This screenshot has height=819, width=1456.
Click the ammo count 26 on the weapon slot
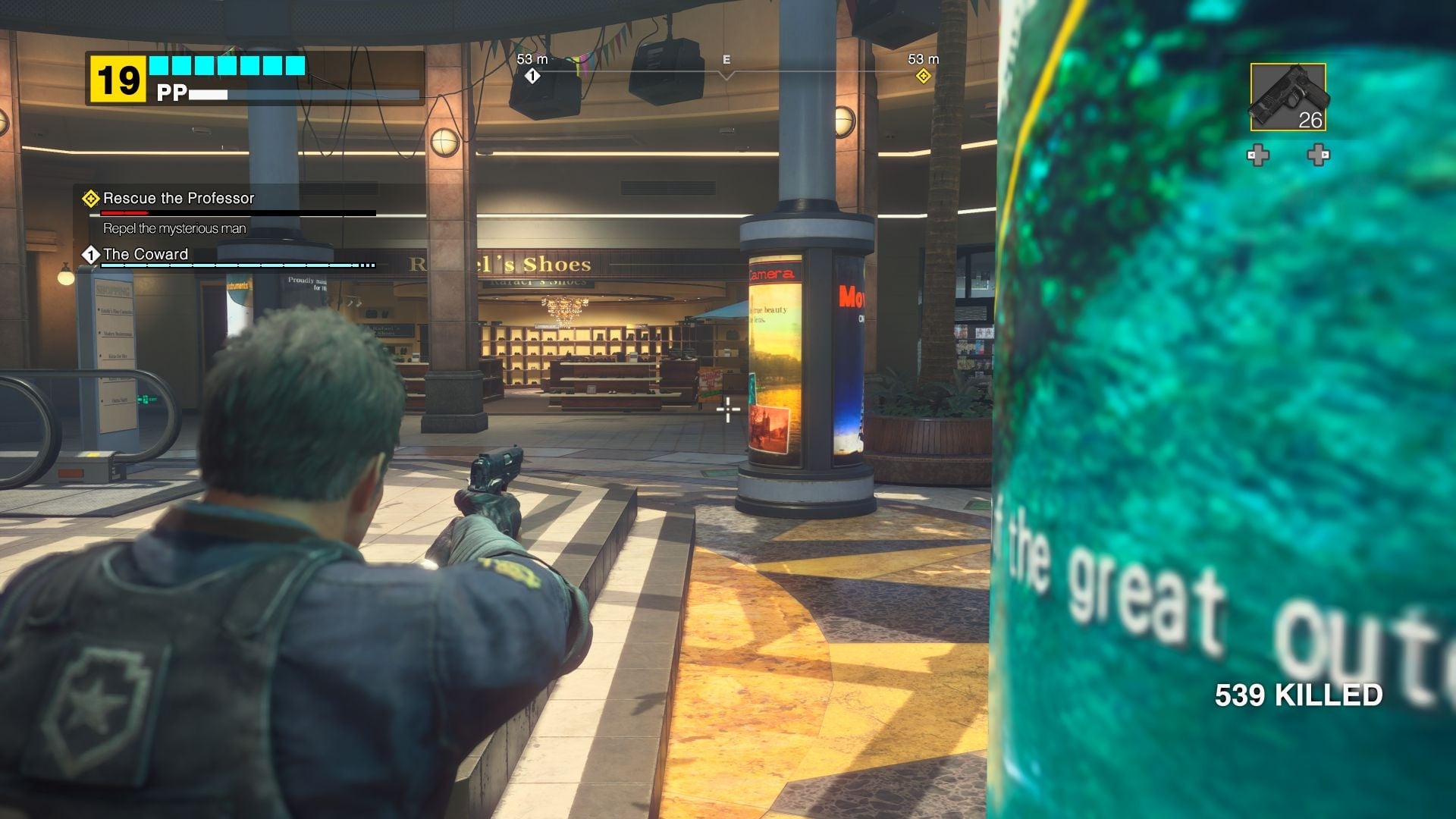point(1310,119)
